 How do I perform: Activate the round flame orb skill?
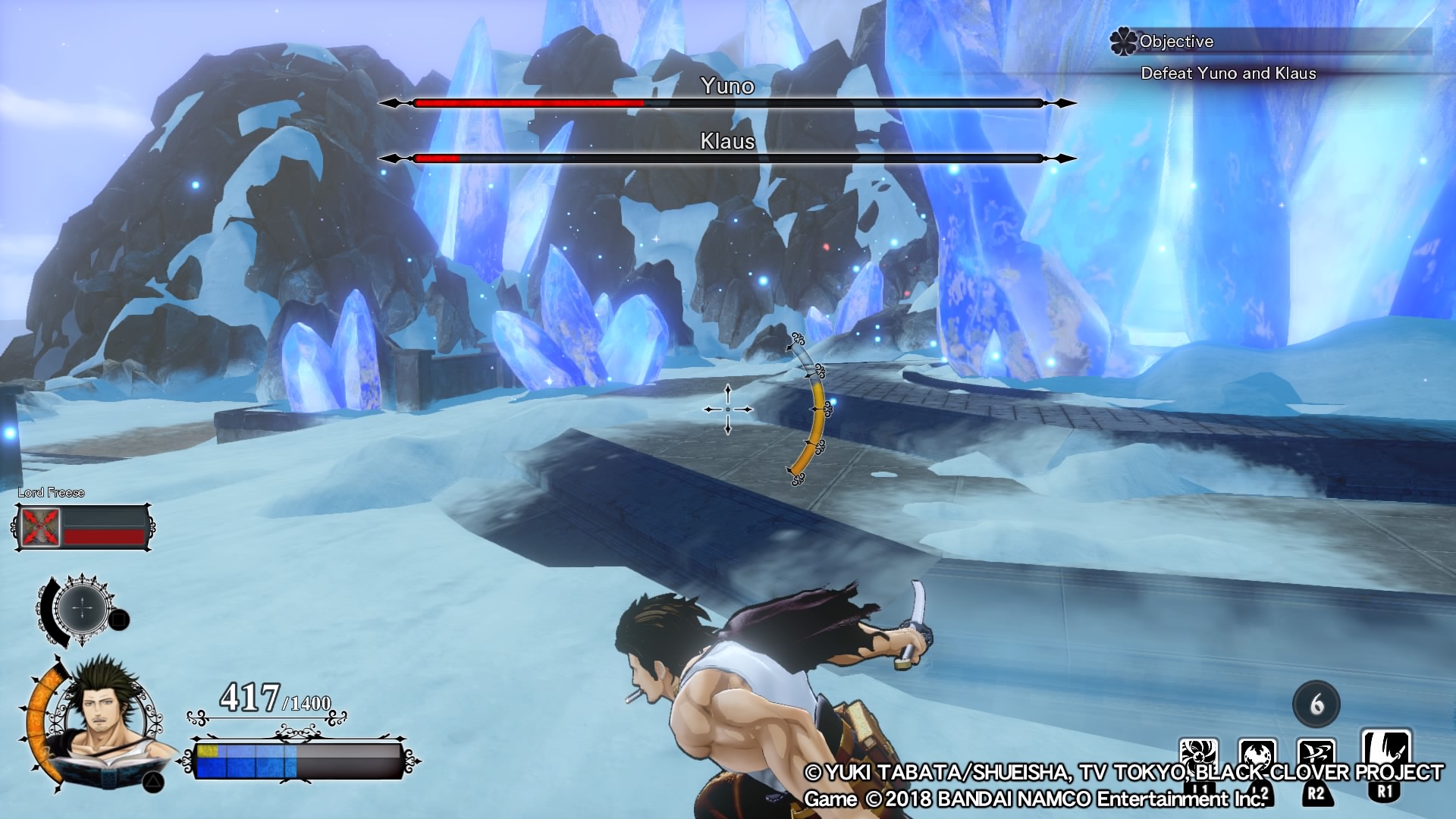click(x=1257, y=757)
